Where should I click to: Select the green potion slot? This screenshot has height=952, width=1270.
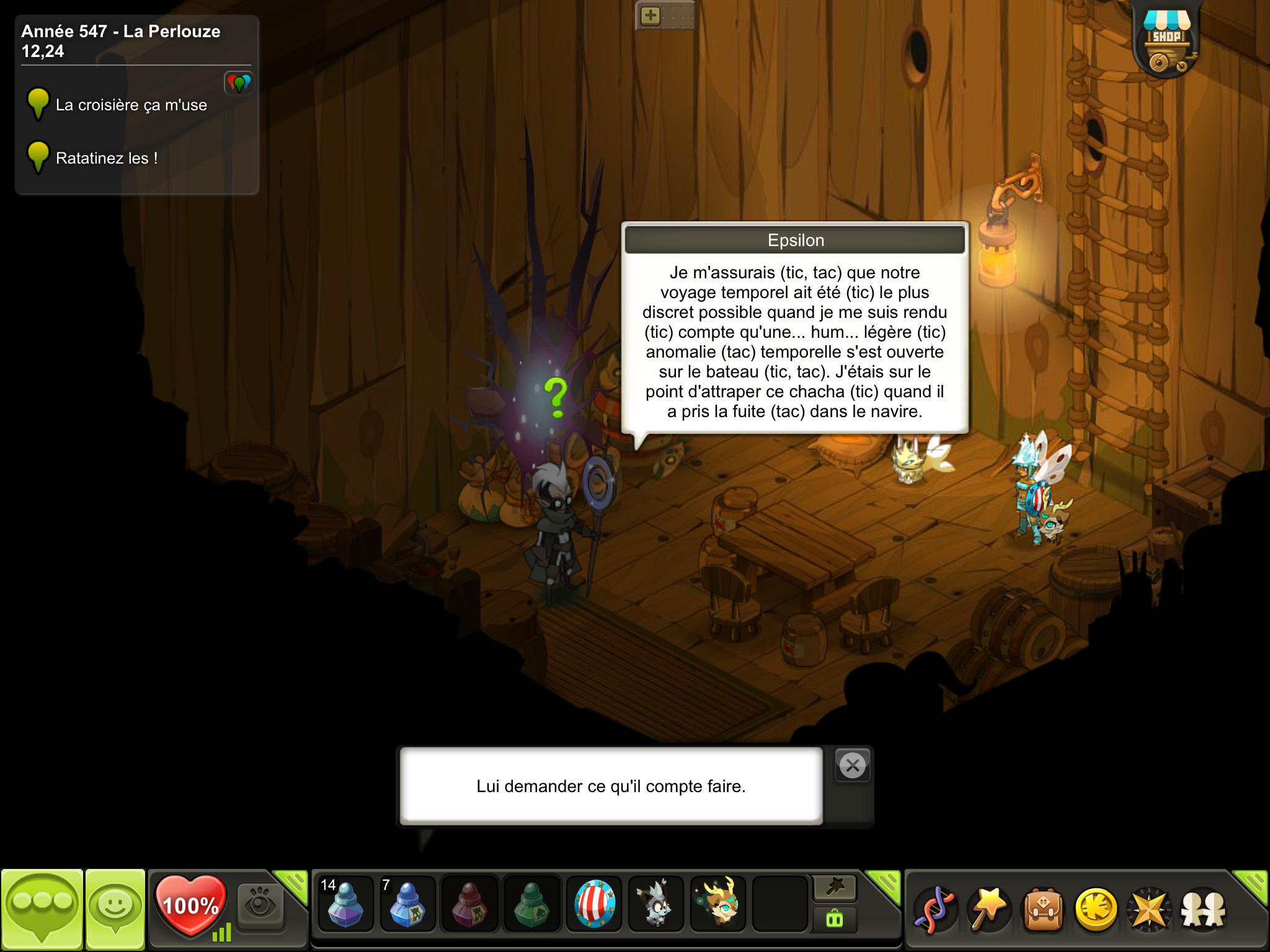[531, 906]
